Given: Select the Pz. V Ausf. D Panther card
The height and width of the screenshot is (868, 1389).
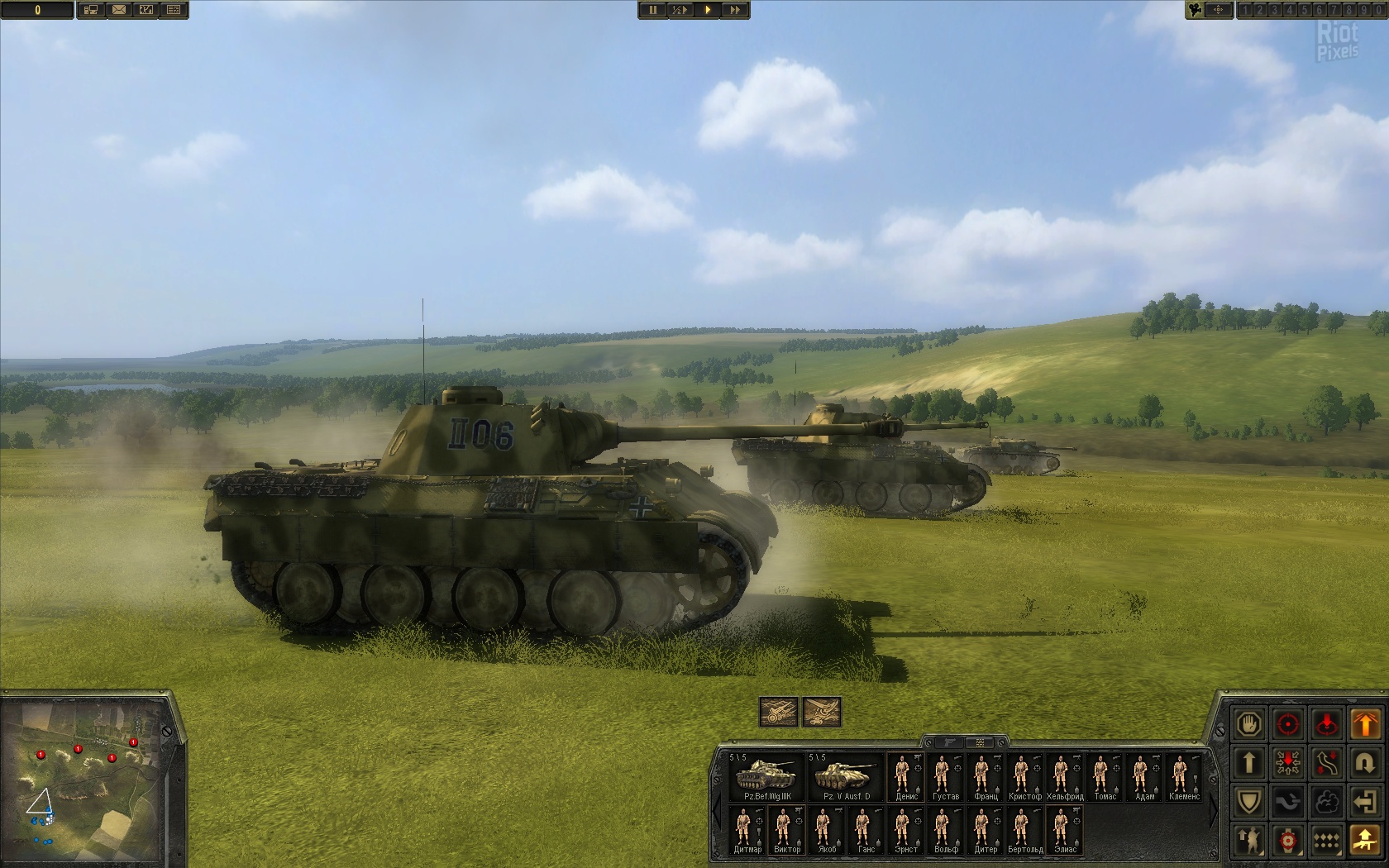Looking at the screenshot, I should coord(845,777).
